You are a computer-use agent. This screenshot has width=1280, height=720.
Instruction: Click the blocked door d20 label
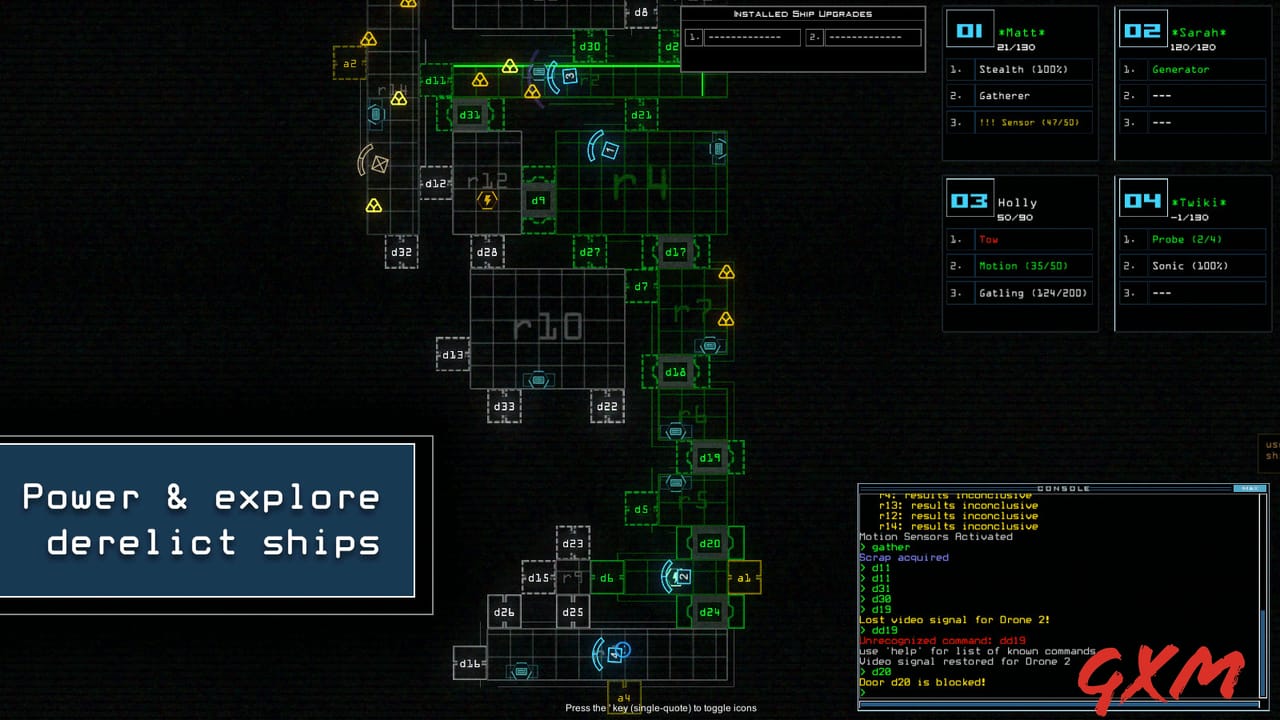(708, 543)
